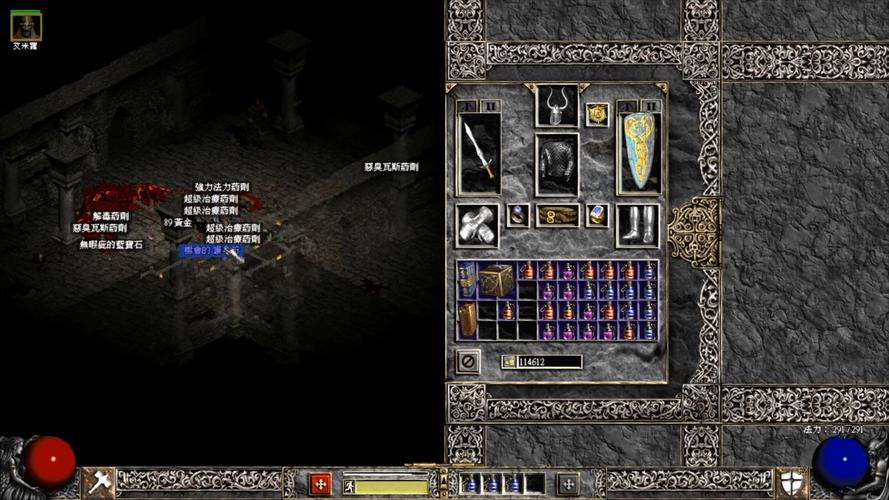
Task: Select the equipped sword in the weapon slot
Action: 479,153
